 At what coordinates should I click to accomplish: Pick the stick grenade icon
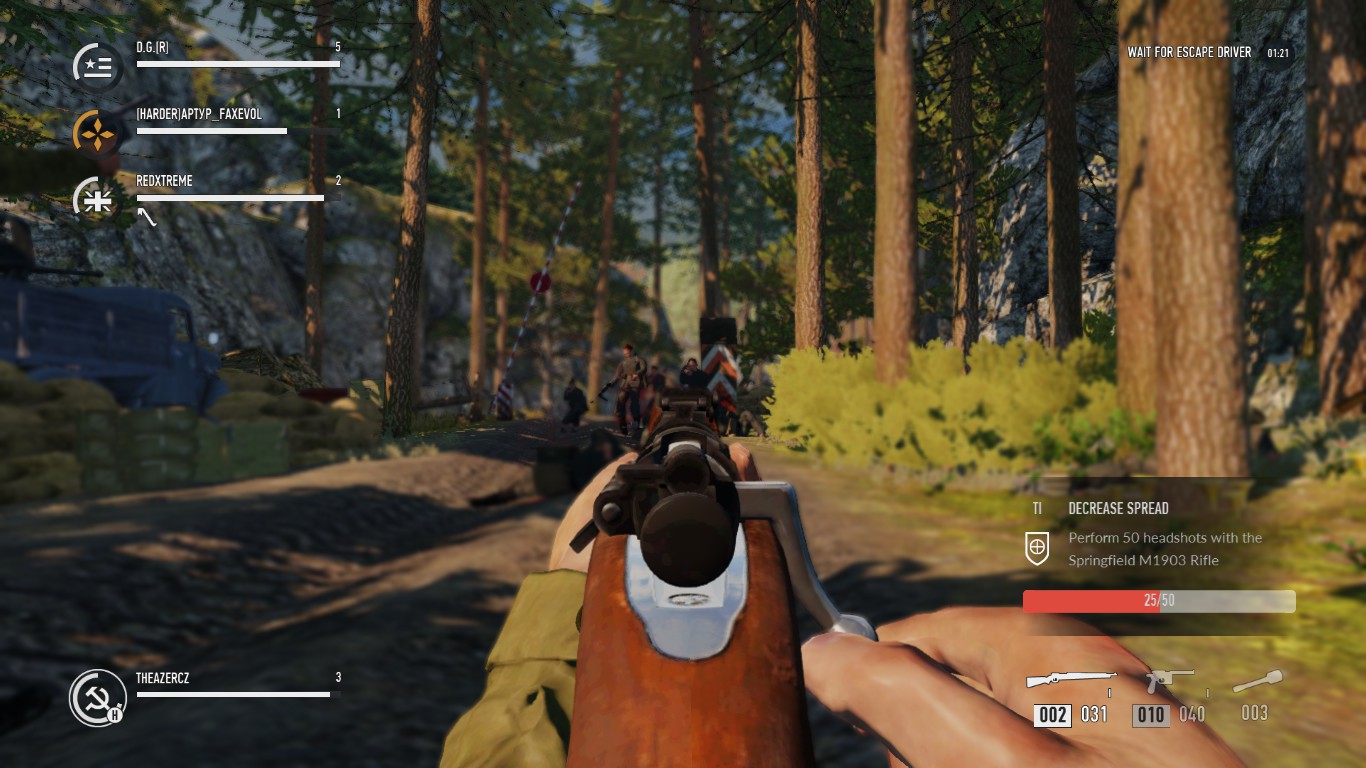tap(1257, 683)
